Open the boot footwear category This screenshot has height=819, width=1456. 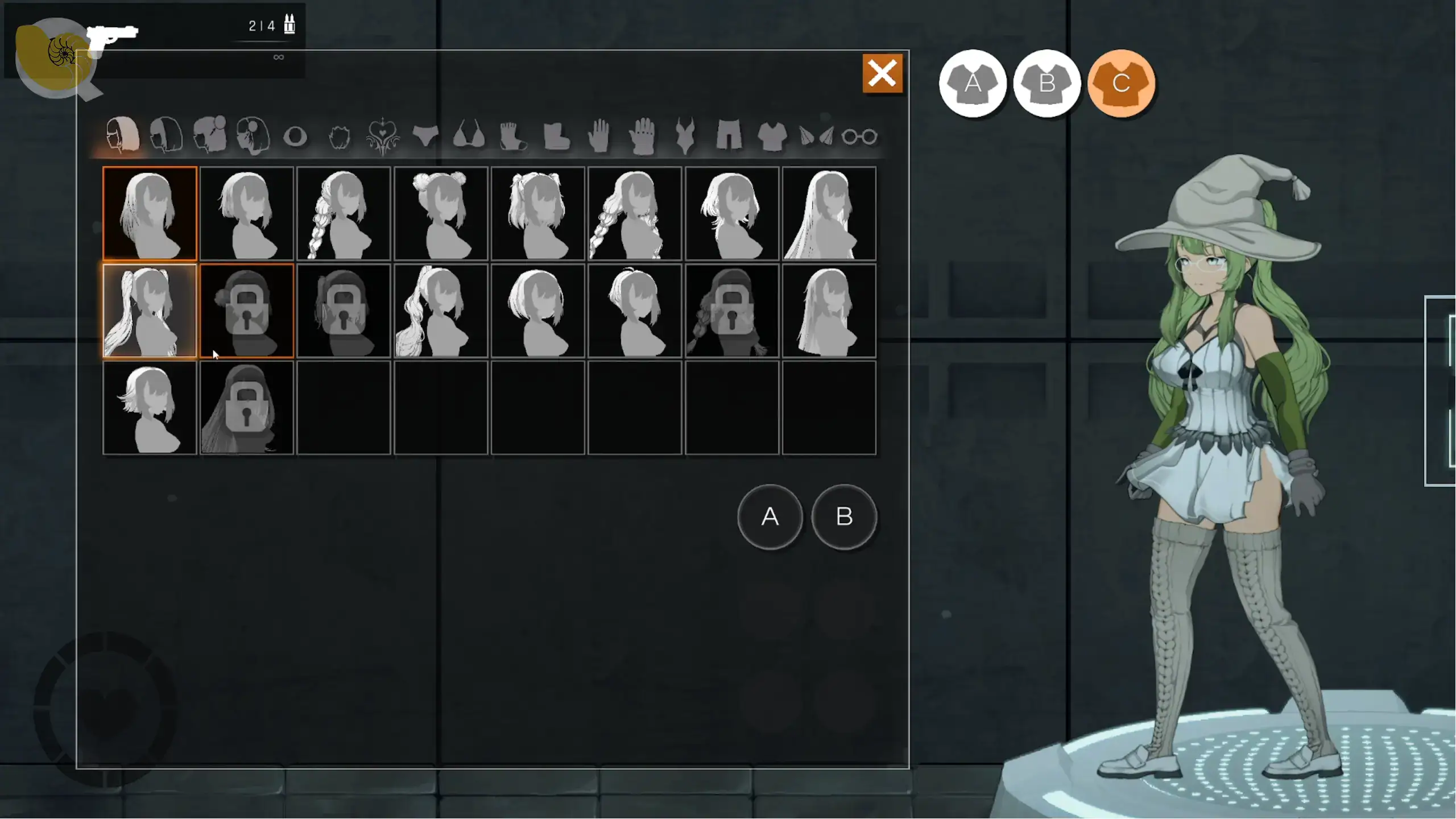[x=556, y=136]
